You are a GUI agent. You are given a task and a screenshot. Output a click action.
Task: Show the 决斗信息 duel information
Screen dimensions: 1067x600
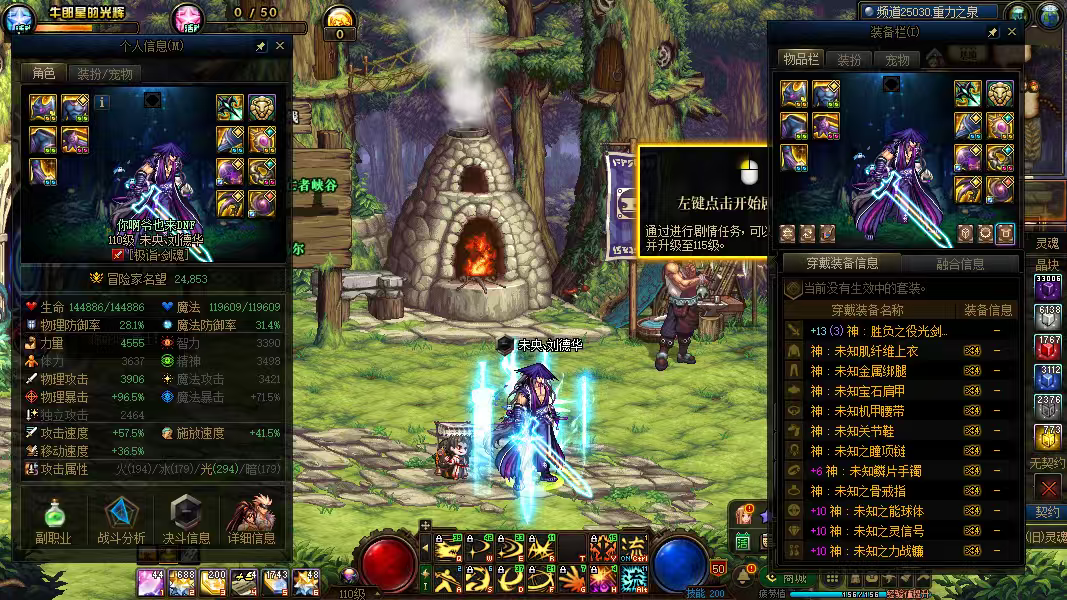coord(186,522)
